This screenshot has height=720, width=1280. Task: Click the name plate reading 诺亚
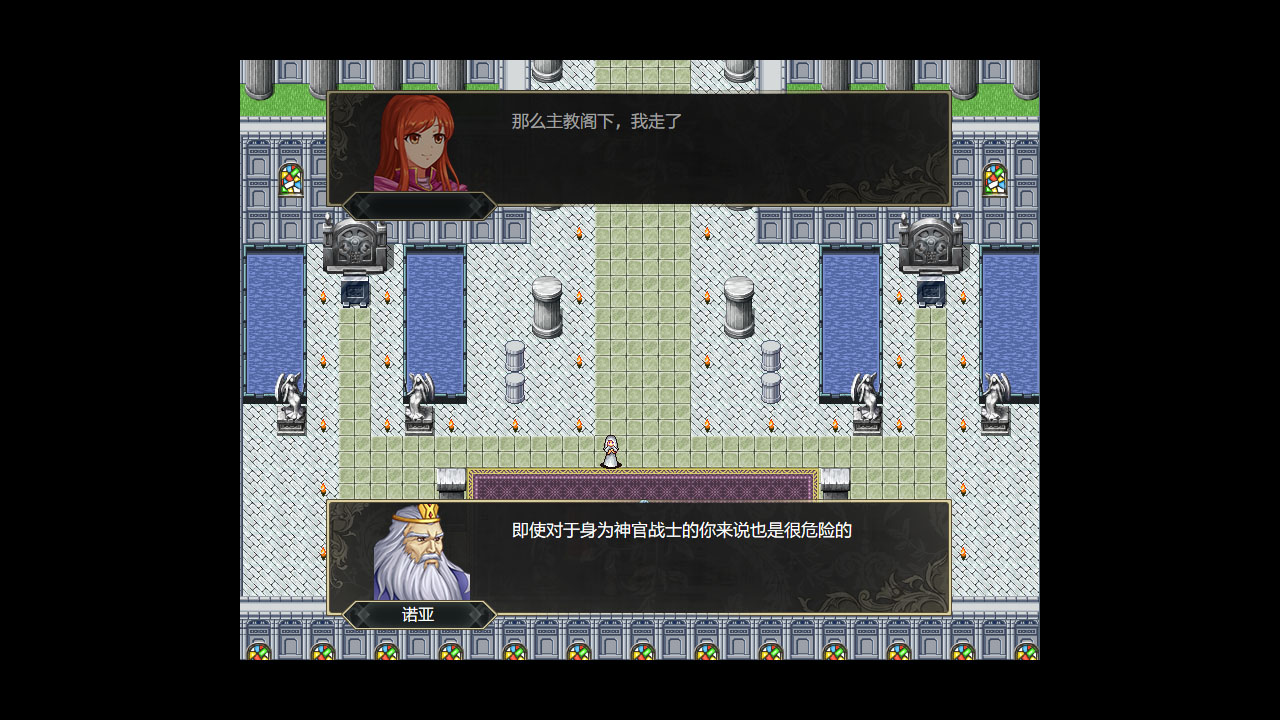point(418,615)
